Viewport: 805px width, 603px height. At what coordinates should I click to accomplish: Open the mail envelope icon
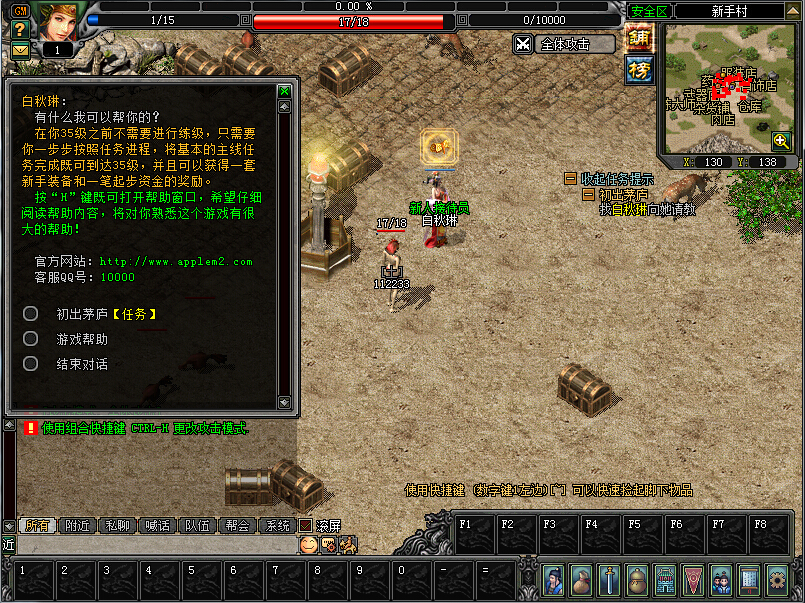19,50
